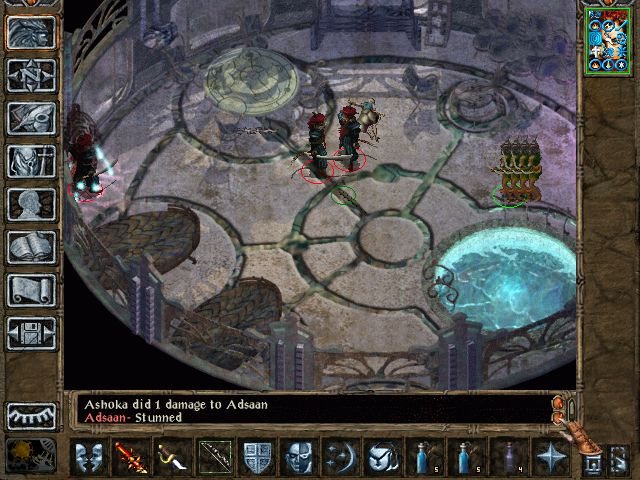Show the character record bust button
The height and width of the screenshot is (480, 640).
(31, 204)
